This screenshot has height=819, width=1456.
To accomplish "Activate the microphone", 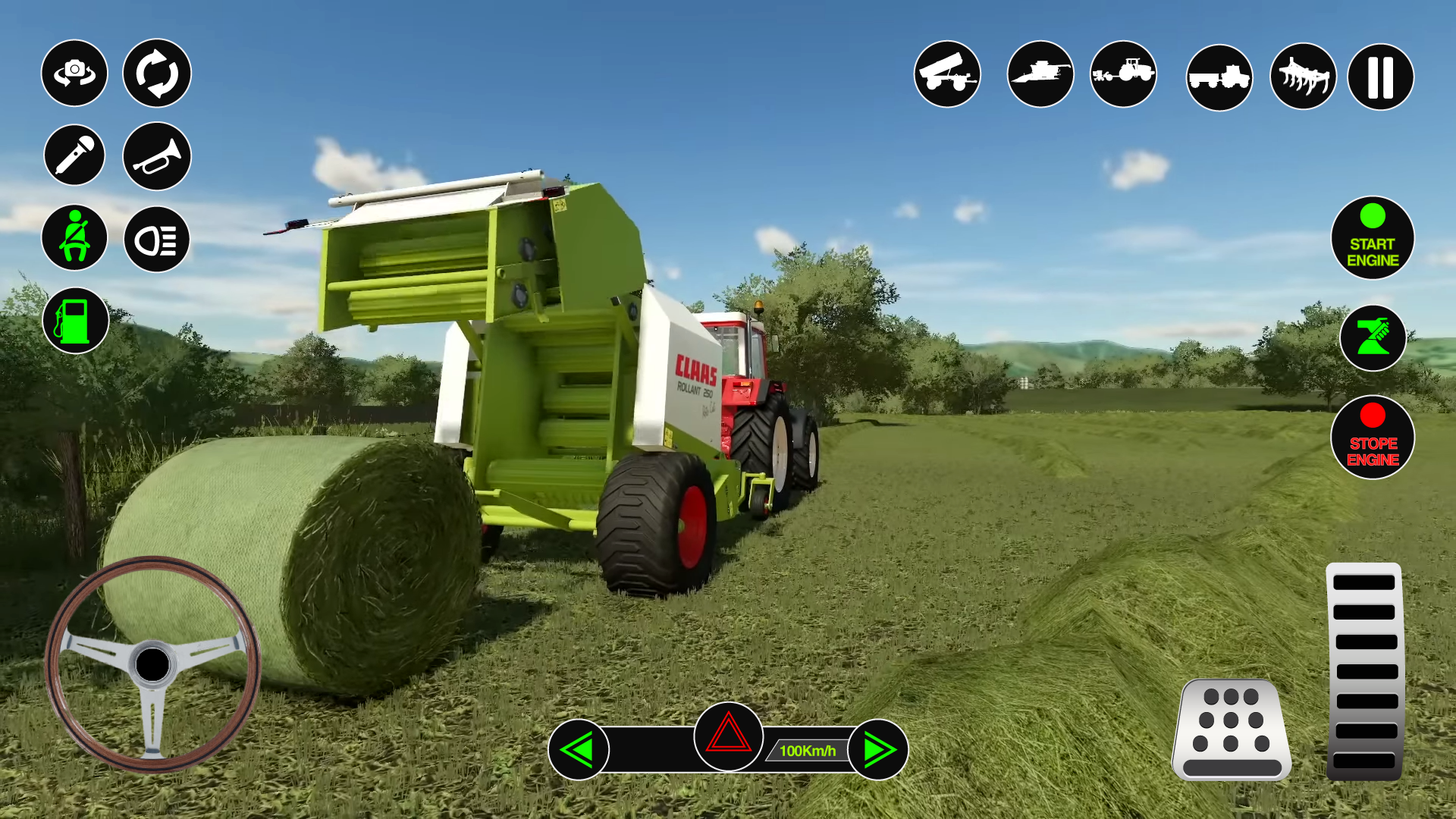I will [74, 155].
